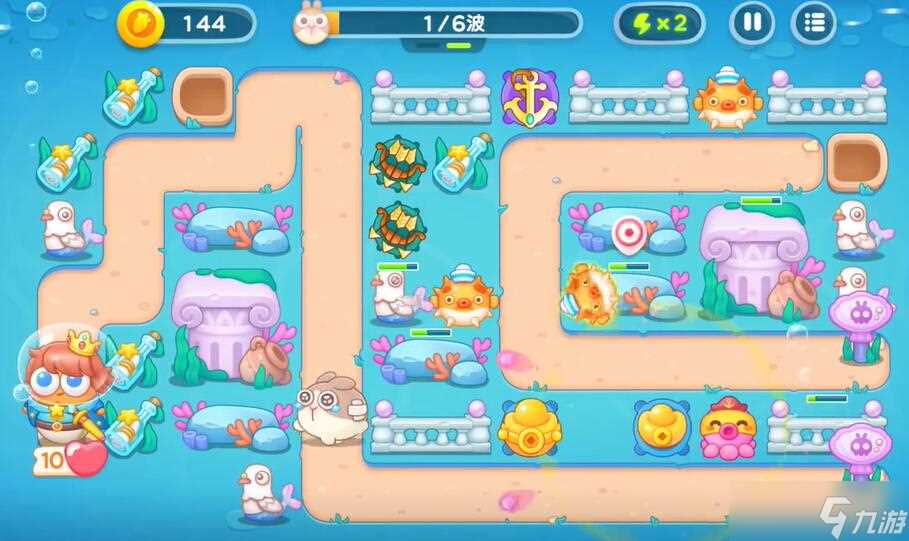Toggle the x2 game speed button

click(659, 23)
